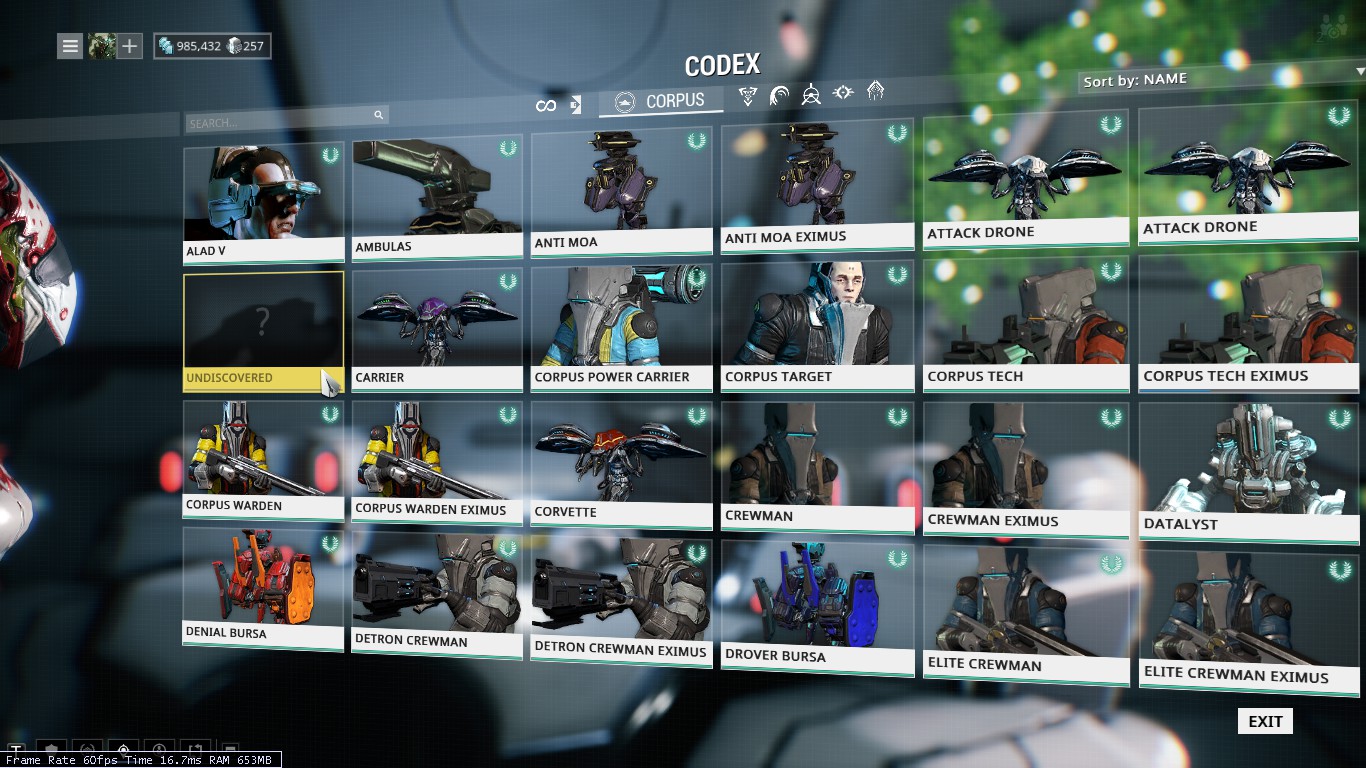
Task: Click the EXIT button
Action: (x=1265, y=721)
